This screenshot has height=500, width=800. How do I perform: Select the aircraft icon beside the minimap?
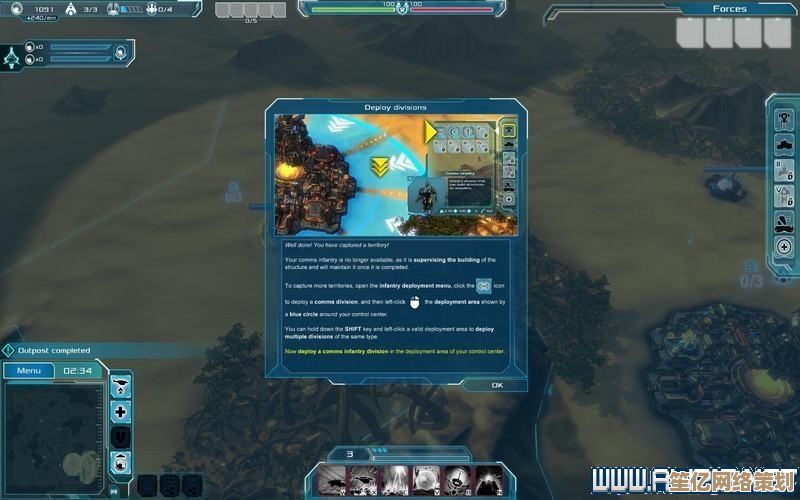tap(121, 385)
